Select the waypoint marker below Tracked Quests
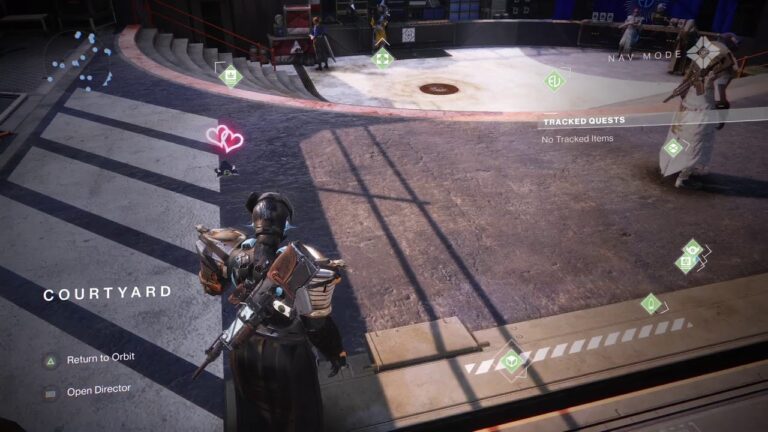Viewport: 768px width, 432px height. point(673,147)
